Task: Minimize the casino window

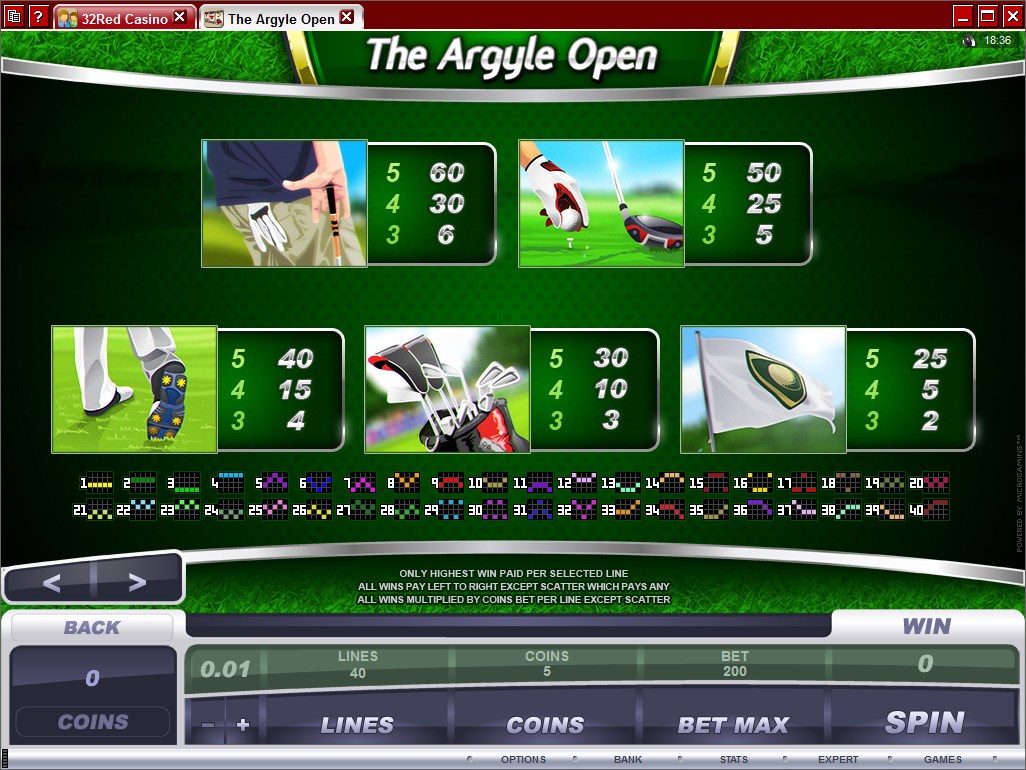Action: point(963,15)
